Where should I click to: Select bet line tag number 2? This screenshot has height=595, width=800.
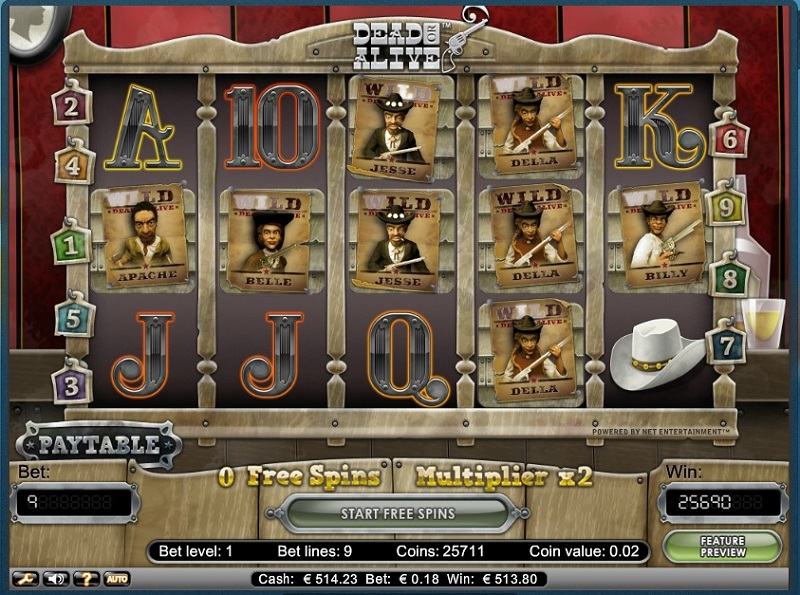72,104
